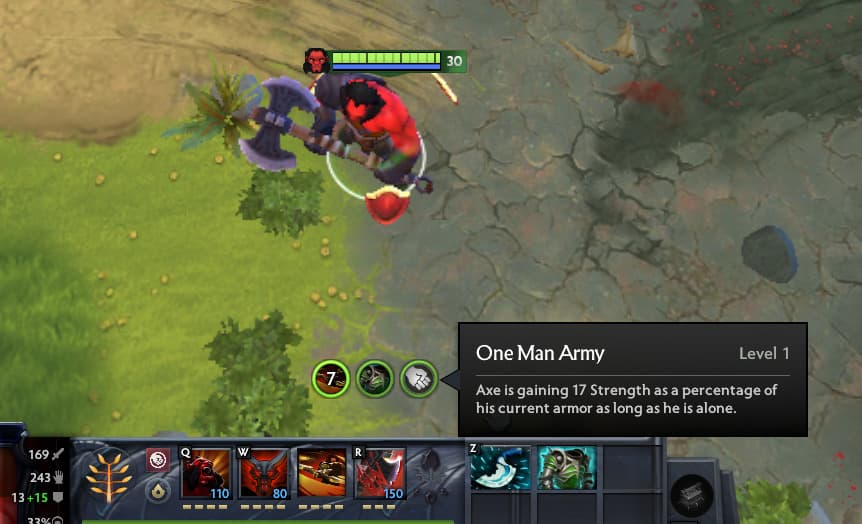Select the Counter Helix ability icon
The image size is (862, 524).
[320, 472]
